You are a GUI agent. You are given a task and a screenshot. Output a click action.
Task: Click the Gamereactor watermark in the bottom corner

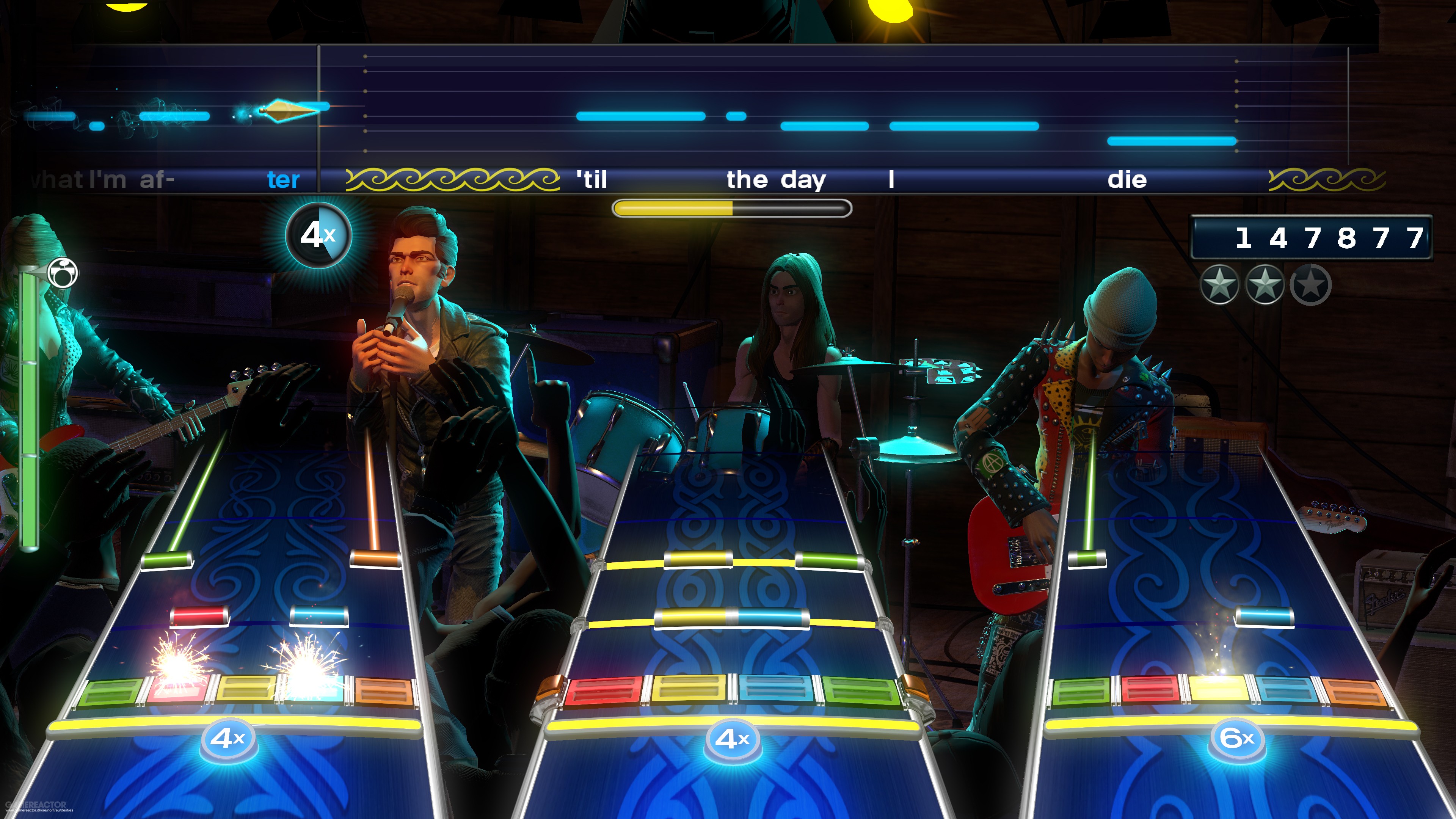coord(36,805)
